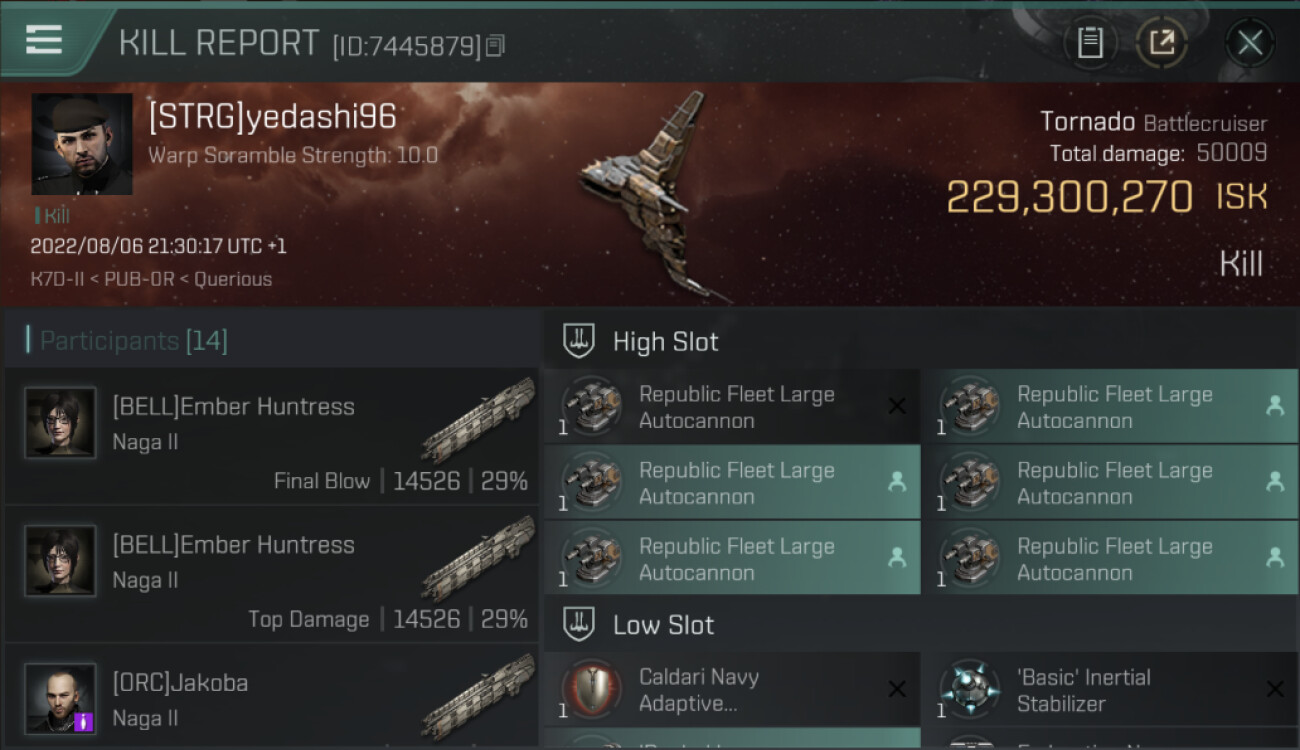Click the Low Slot section header
Screen dimensions: 1300x750
coord(663,625)
